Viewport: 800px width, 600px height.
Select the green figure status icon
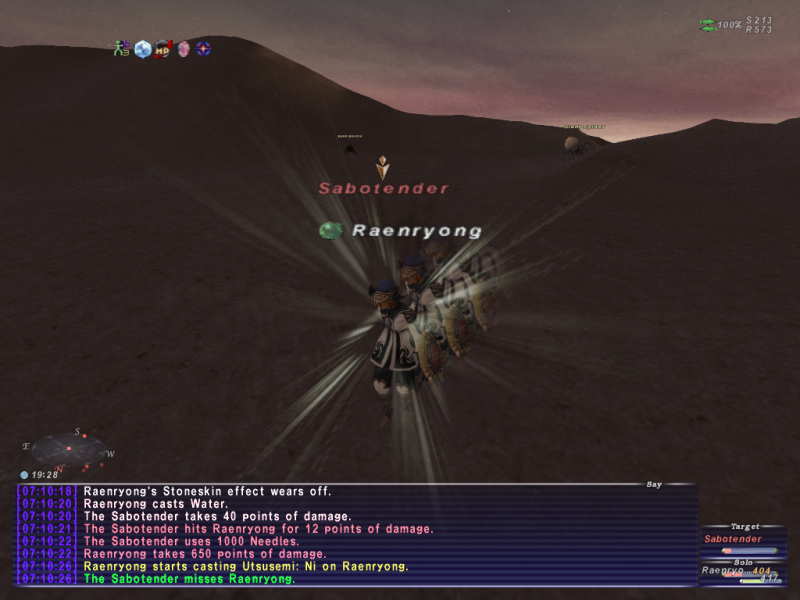[122, 48]
